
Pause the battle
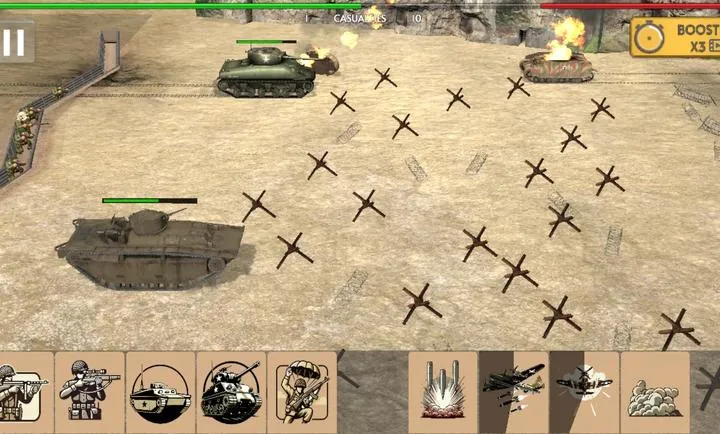pos(14,42)
